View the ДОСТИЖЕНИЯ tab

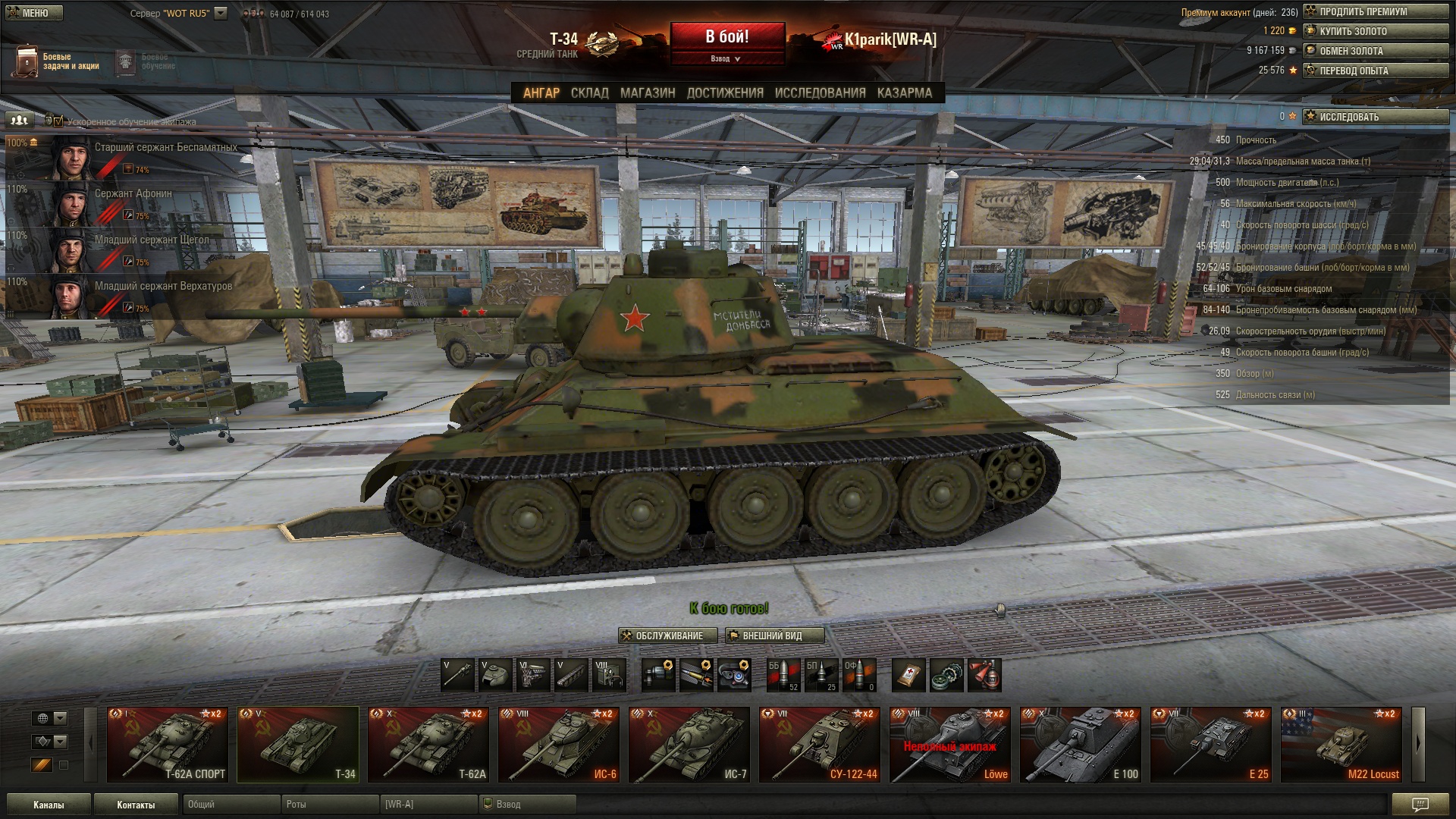724,93
